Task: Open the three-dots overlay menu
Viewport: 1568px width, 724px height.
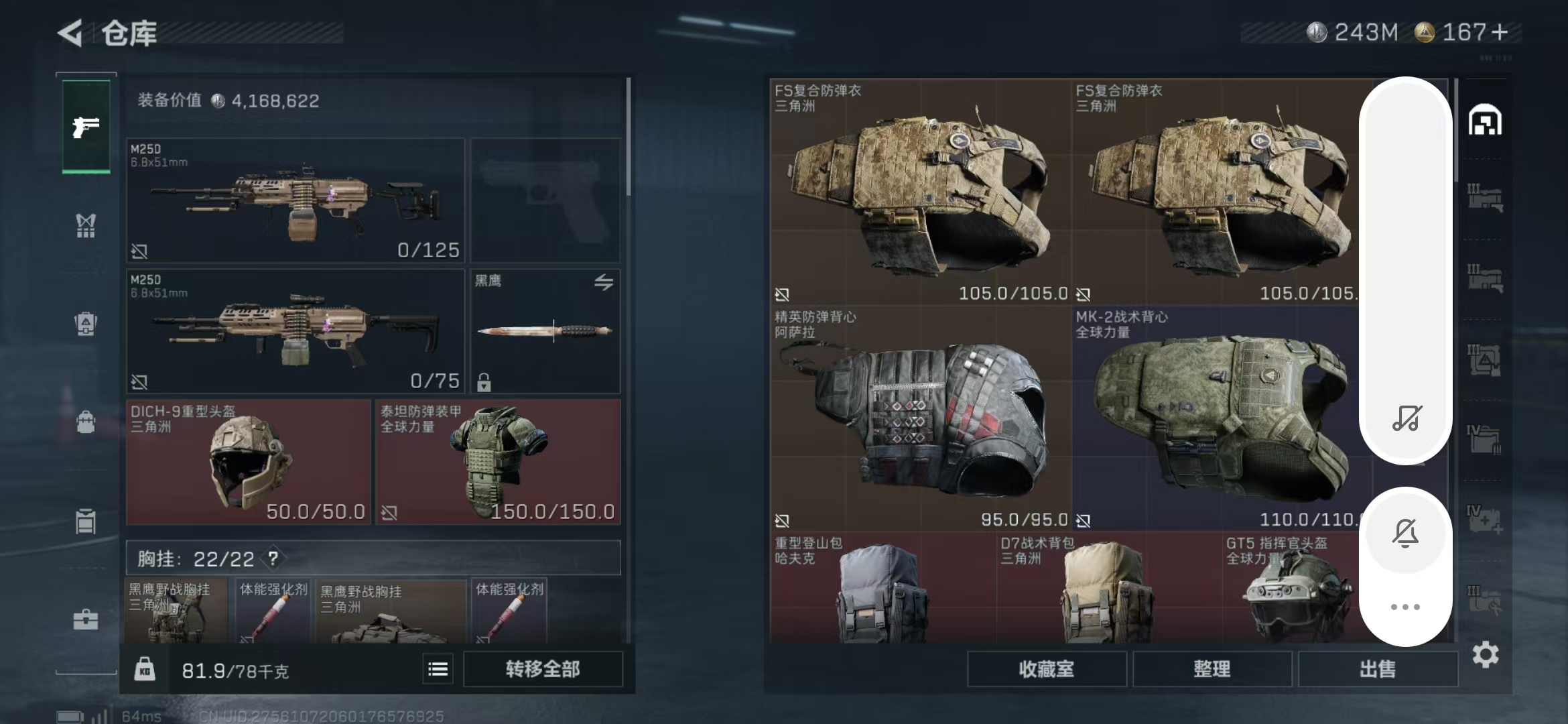Action: 1405,607
